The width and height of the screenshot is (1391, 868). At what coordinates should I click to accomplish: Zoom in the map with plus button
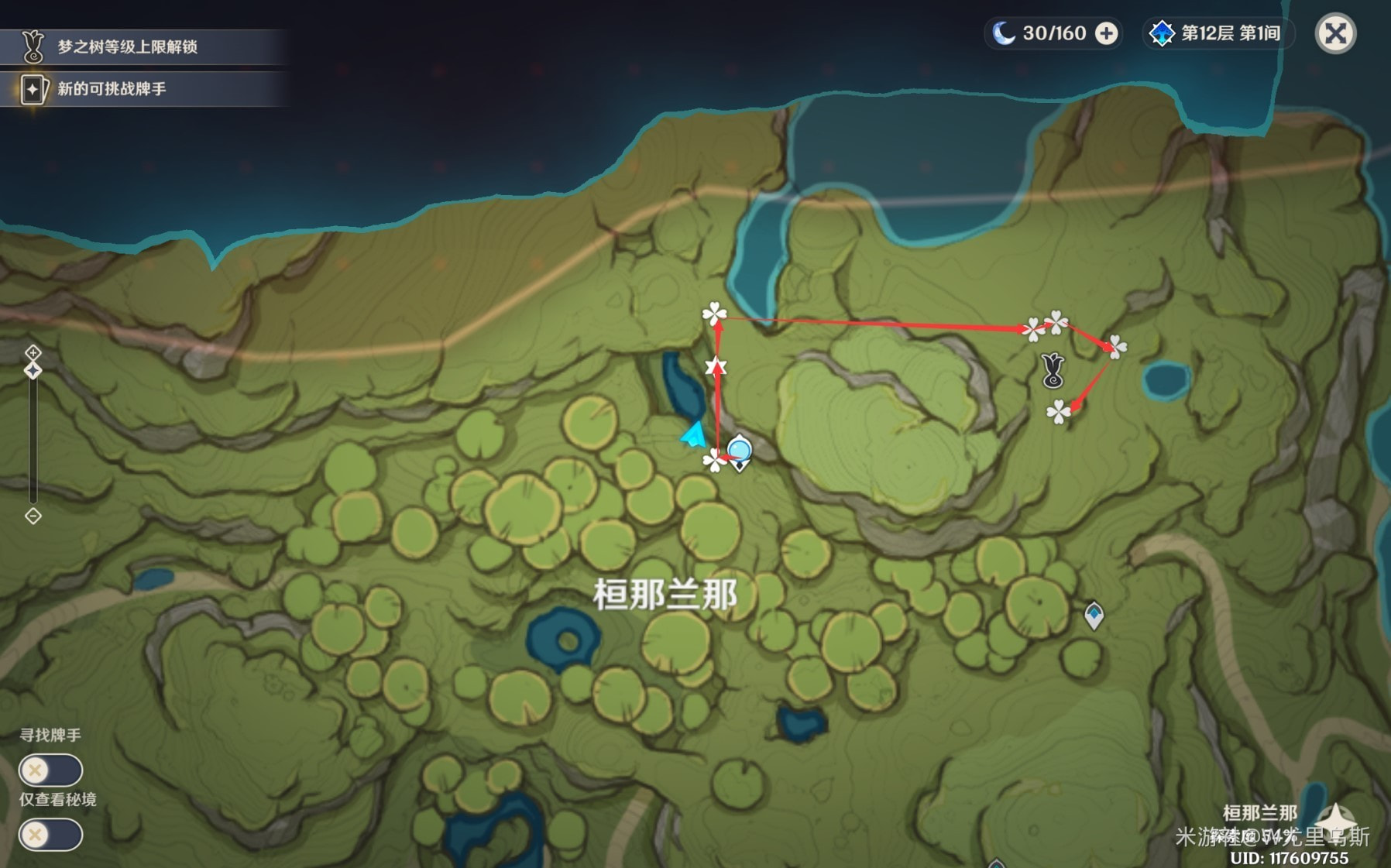pyautogui.click(x=33, y=353)
